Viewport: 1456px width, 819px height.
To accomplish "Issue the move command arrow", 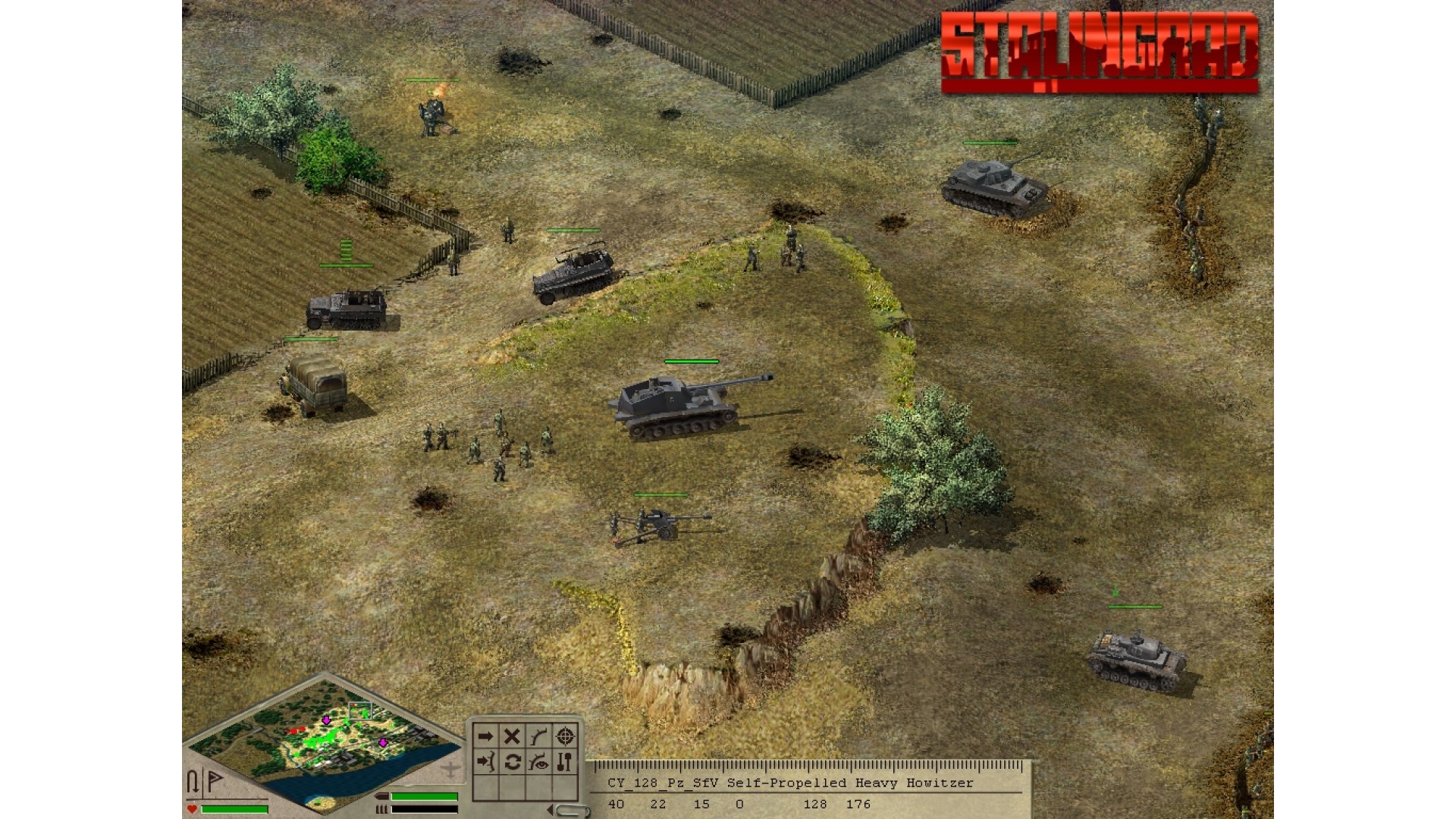I will 485,736.
